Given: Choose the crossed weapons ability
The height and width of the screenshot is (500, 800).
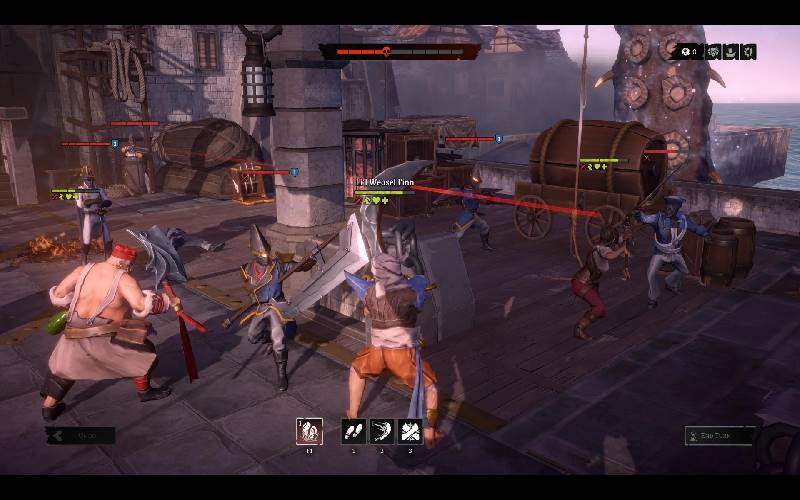Looking at the screenshot, I should click(409, 431).
